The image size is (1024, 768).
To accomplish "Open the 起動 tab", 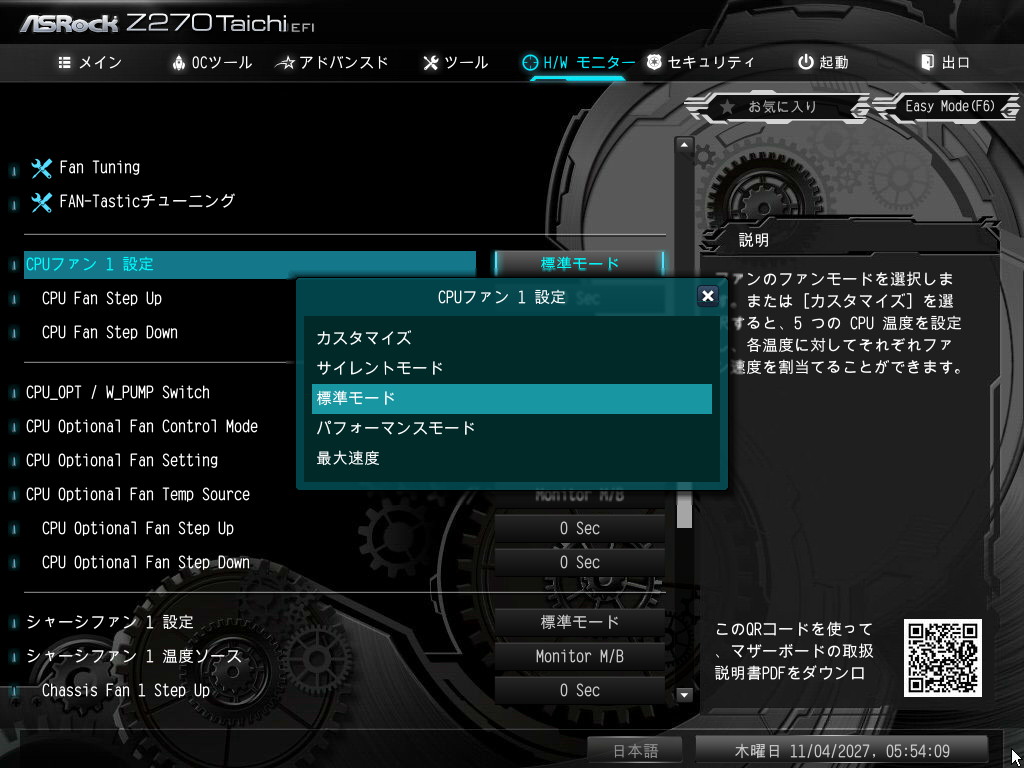I will (822, 62).
